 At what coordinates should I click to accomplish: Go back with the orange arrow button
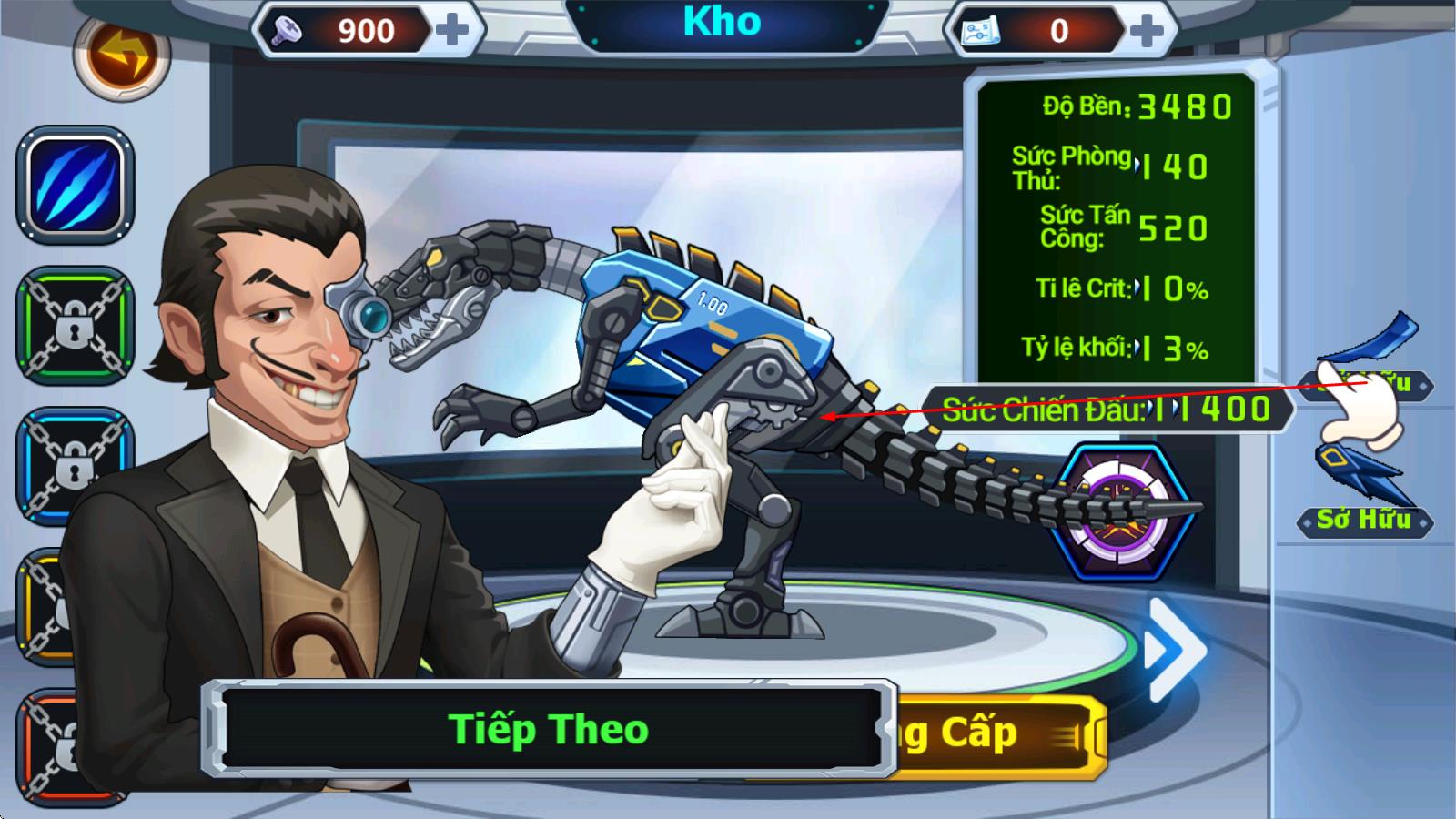click(121, 56)
